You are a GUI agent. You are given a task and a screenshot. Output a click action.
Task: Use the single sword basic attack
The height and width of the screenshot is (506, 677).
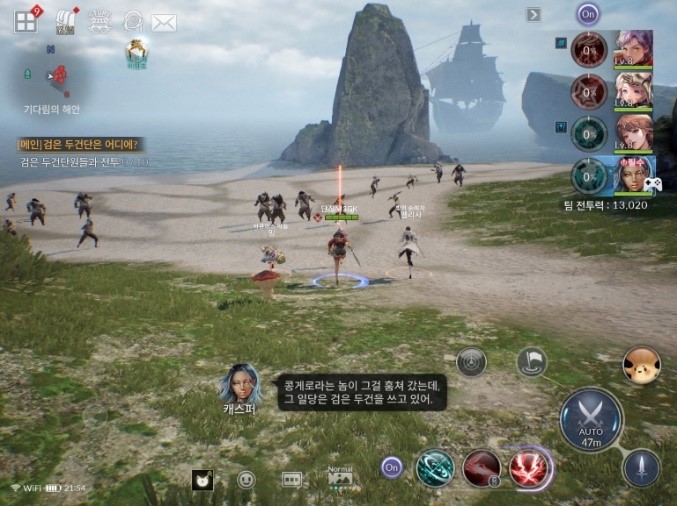pyautogui.click(x=641, y=466)
